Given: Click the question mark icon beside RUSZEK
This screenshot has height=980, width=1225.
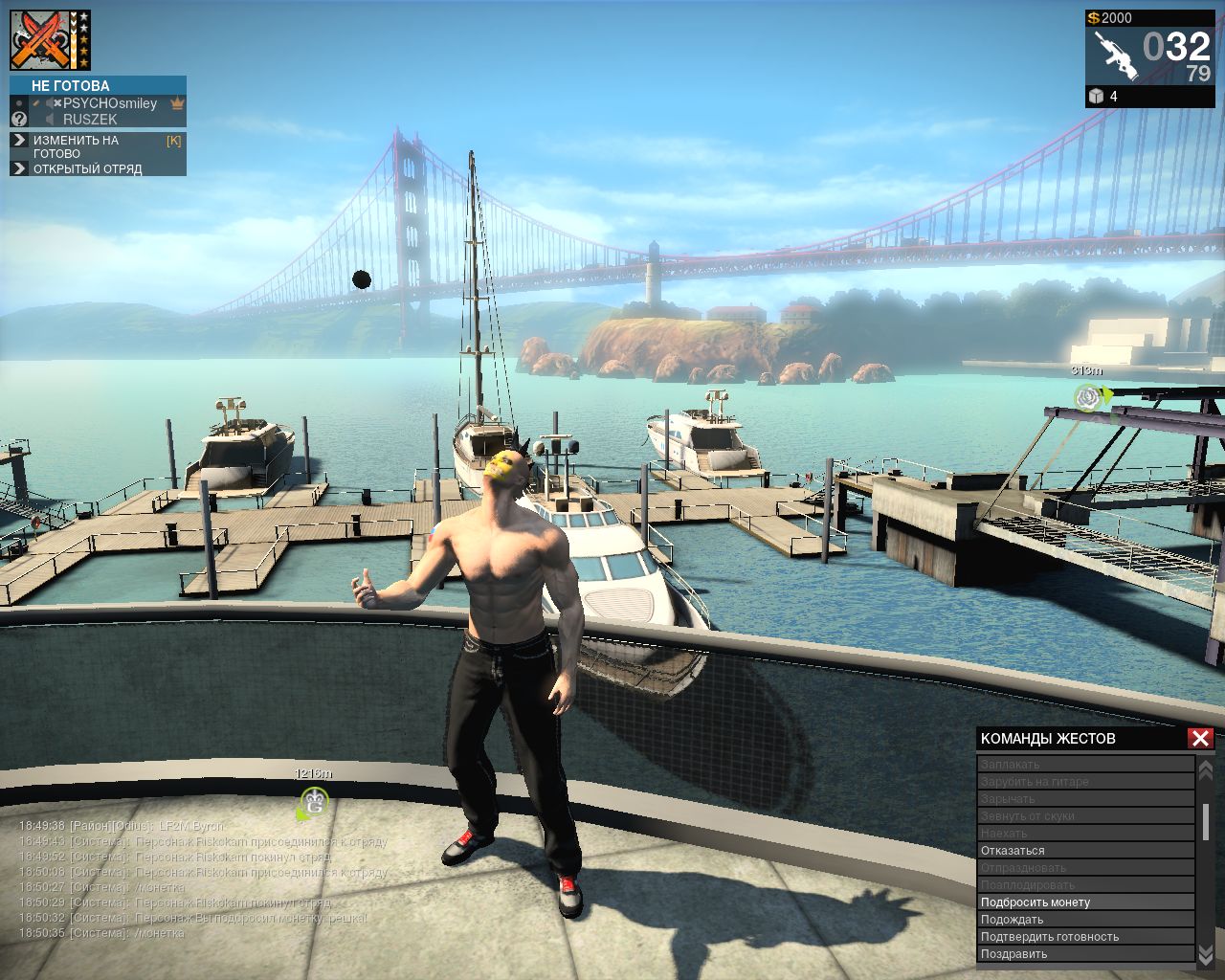Looking at the screenshot, I should coord(19,120).
